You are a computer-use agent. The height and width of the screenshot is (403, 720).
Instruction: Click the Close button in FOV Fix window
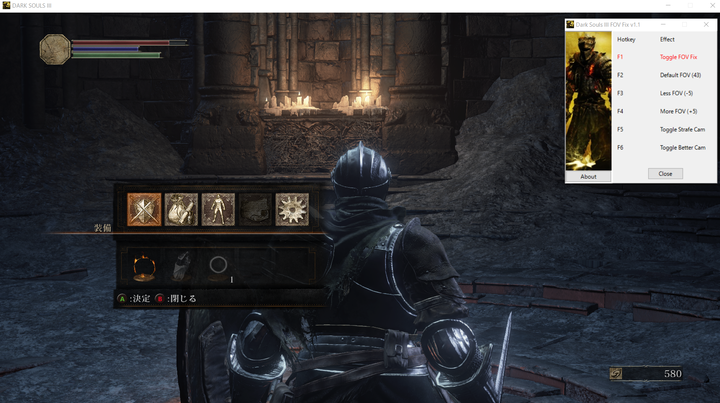click(665, 173)
